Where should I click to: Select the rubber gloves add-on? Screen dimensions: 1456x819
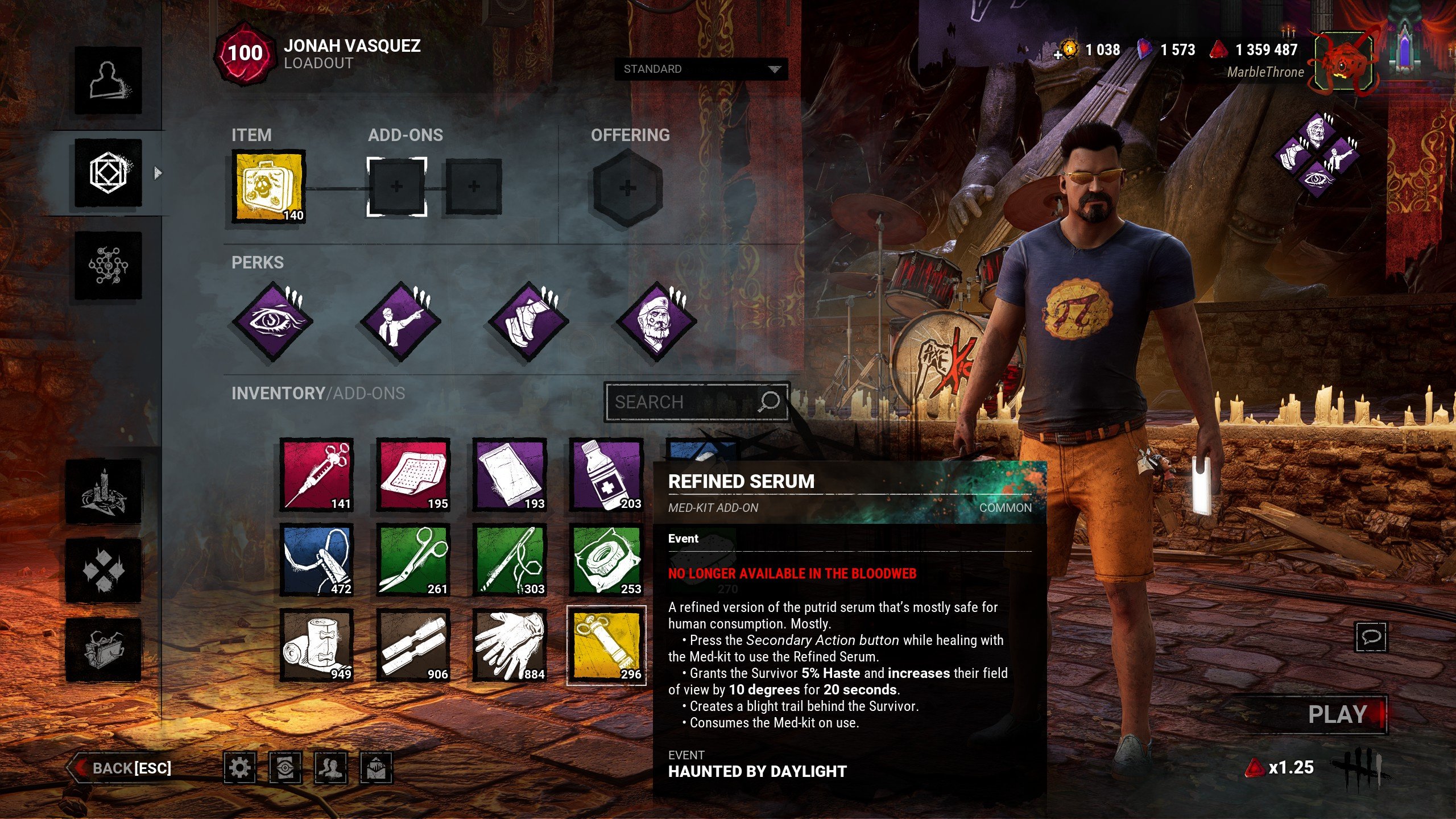pyautogui.click(x=510, y=646)
